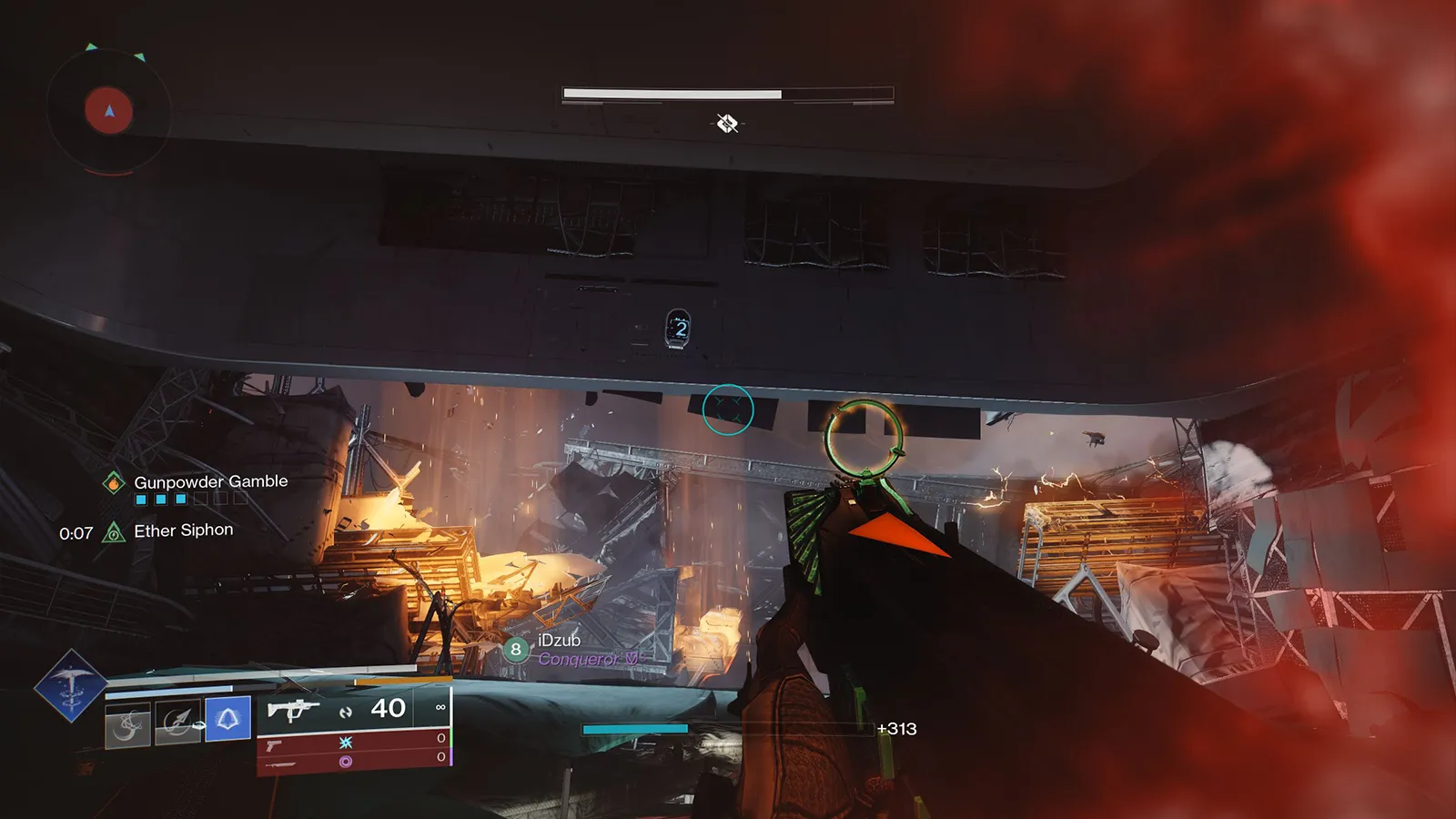The height and width of the screenshot is (819, 1456).
Task: Click the radar in the corner
Action: click(x=108, y=111)
